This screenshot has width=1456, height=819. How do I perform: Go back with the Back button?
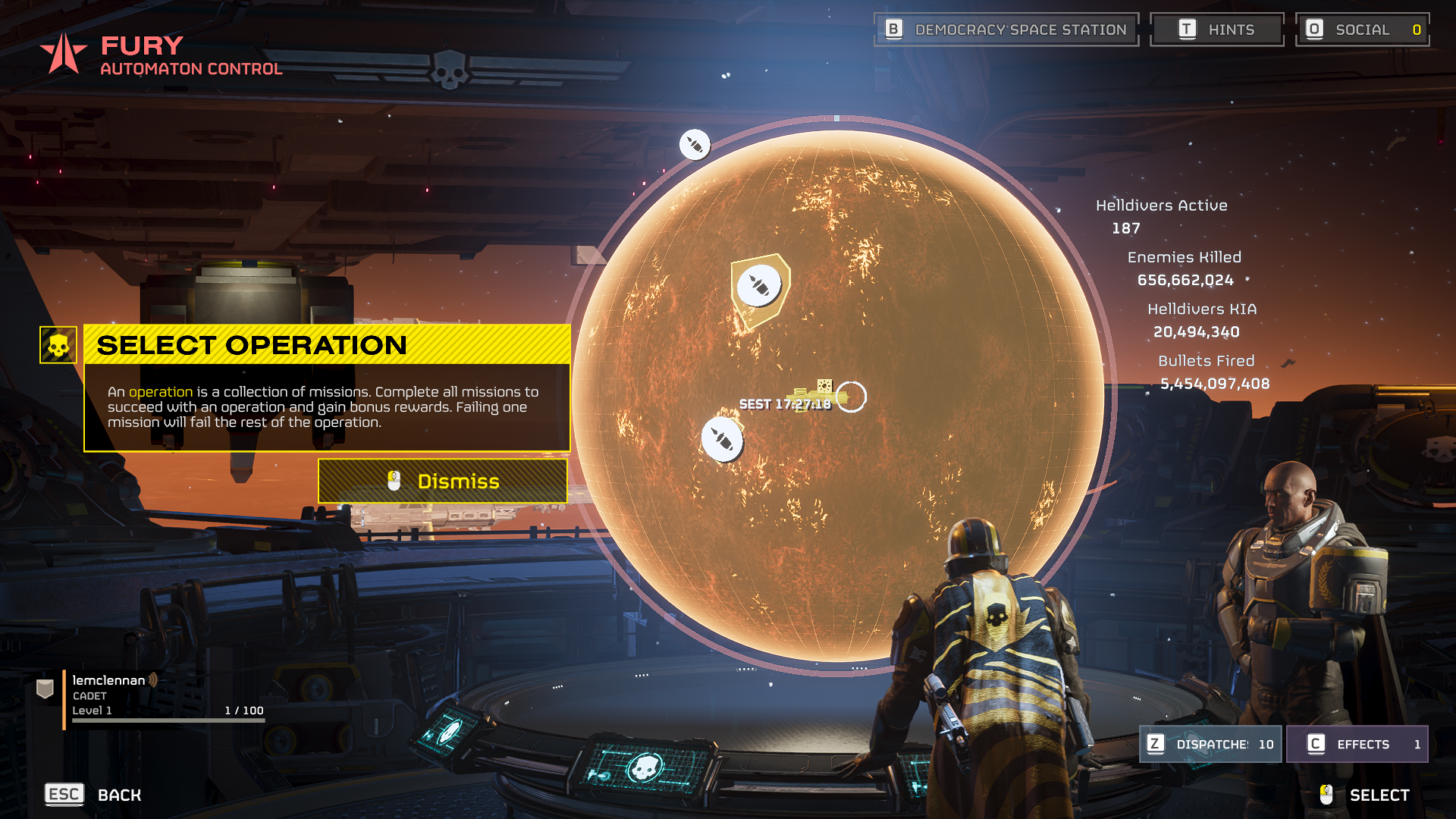coord(94,795)
